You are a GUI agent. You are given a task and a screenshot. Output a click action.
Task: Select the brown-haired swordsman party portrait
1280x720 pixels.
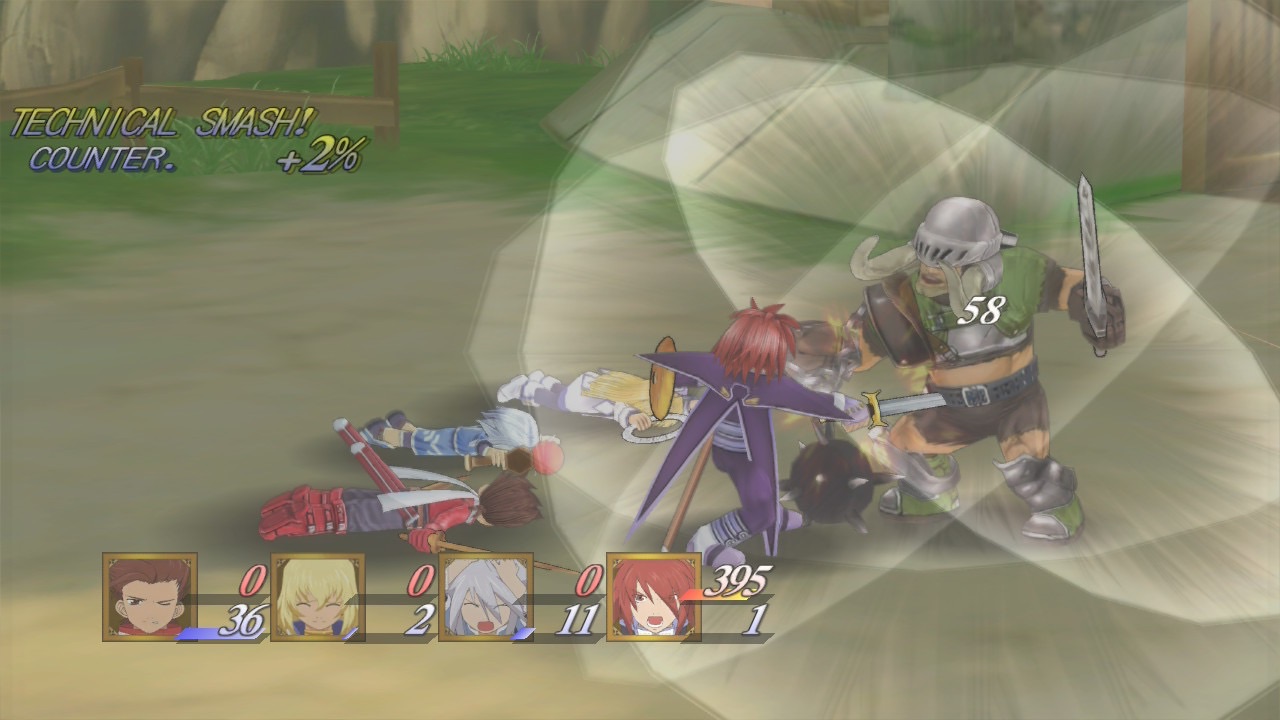click(x=150, y=597)
